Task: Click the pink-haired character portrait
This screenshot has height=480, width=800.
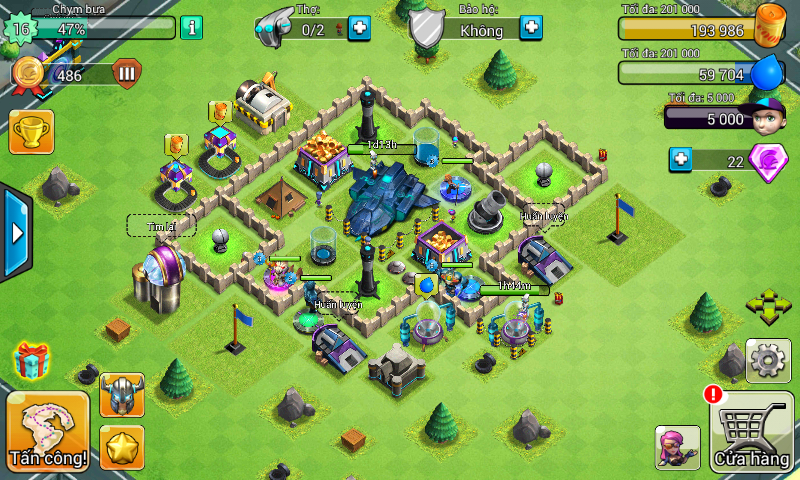Action: tap(677, 447)
